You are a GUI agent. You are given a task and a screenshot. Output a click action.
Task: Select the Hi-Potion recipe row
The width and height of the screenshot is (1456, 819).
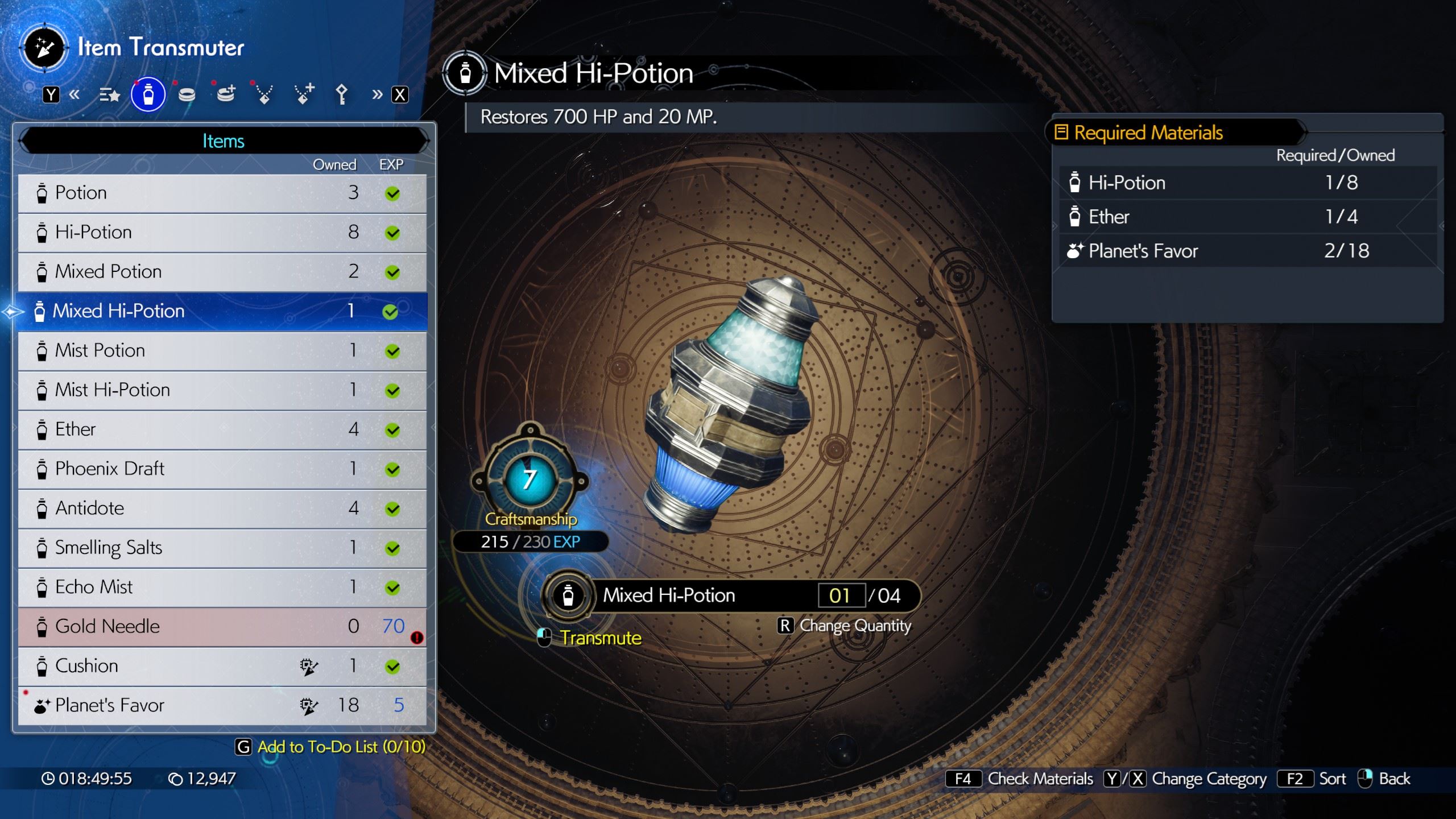222,233
